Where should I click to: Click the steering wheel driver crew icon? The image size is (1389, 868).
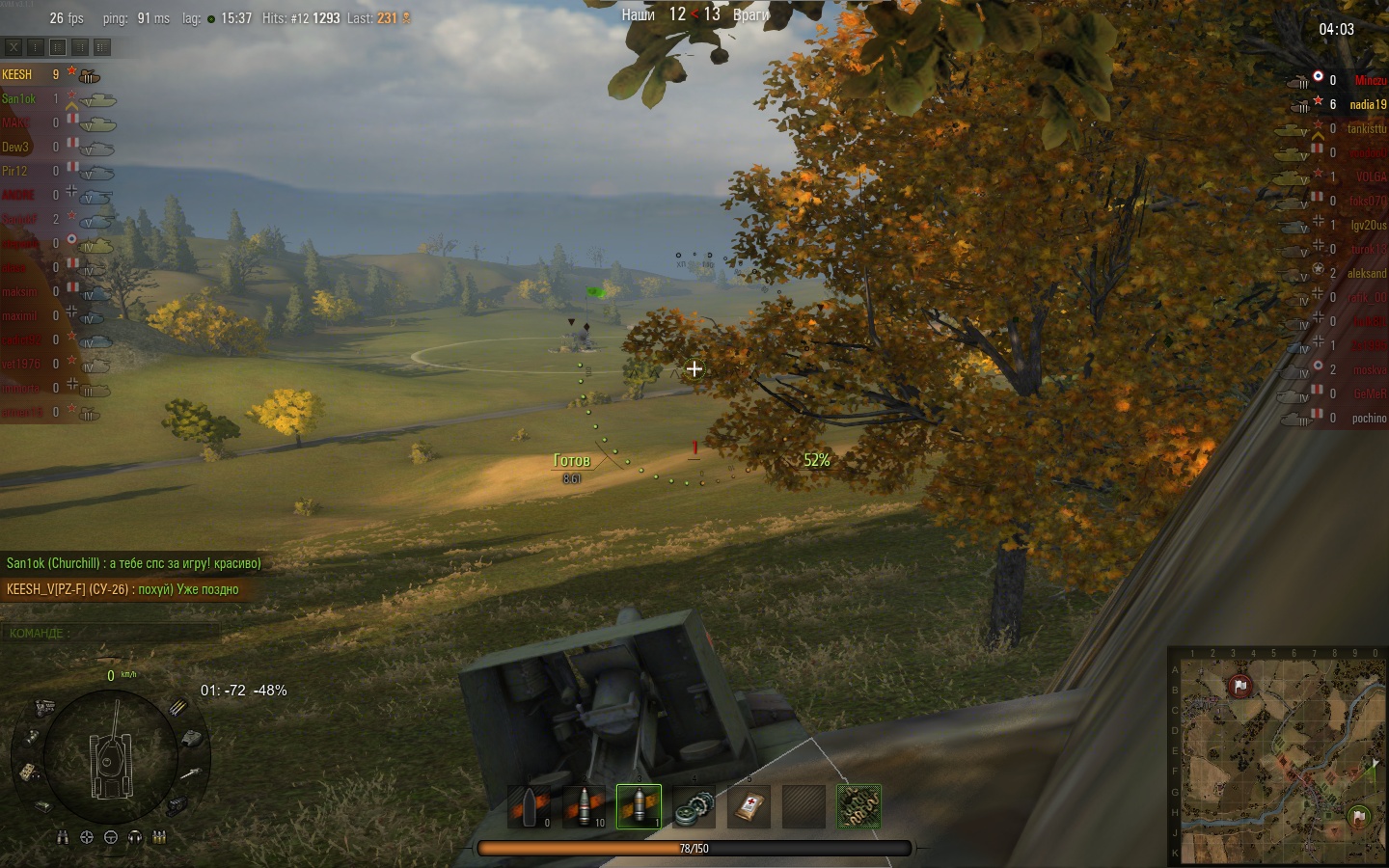pos(111,838)
